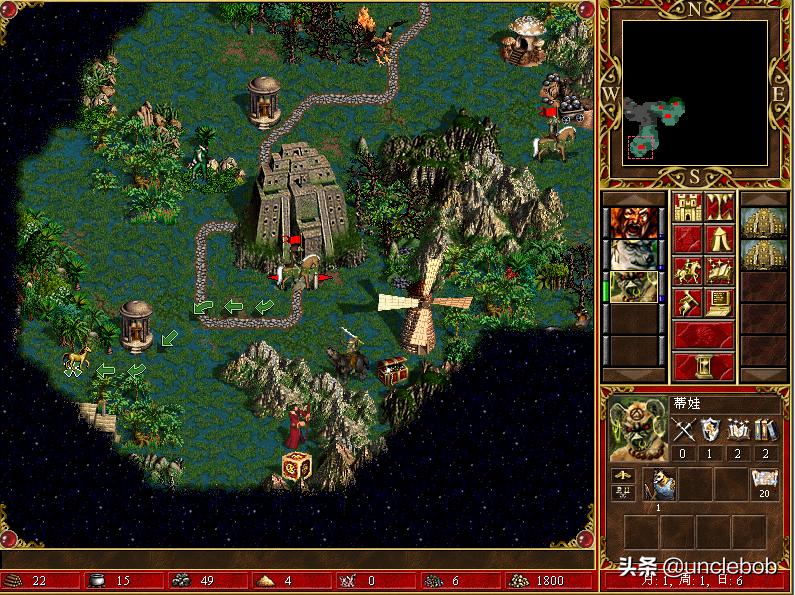This screenshot has width=795, height=595.
Task: Click the blue books knowledge skill icon
Action: tap(765, 430)
